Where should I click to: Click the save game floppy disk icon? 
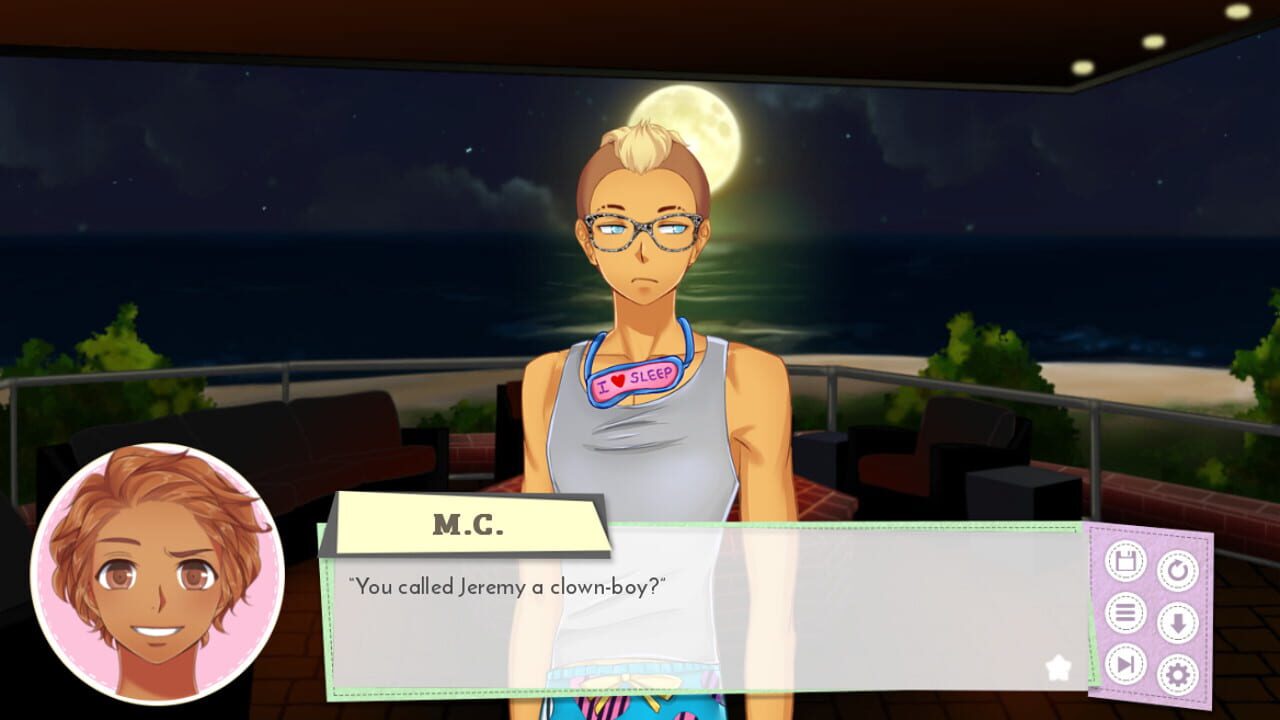click(x=1124, y=560)
